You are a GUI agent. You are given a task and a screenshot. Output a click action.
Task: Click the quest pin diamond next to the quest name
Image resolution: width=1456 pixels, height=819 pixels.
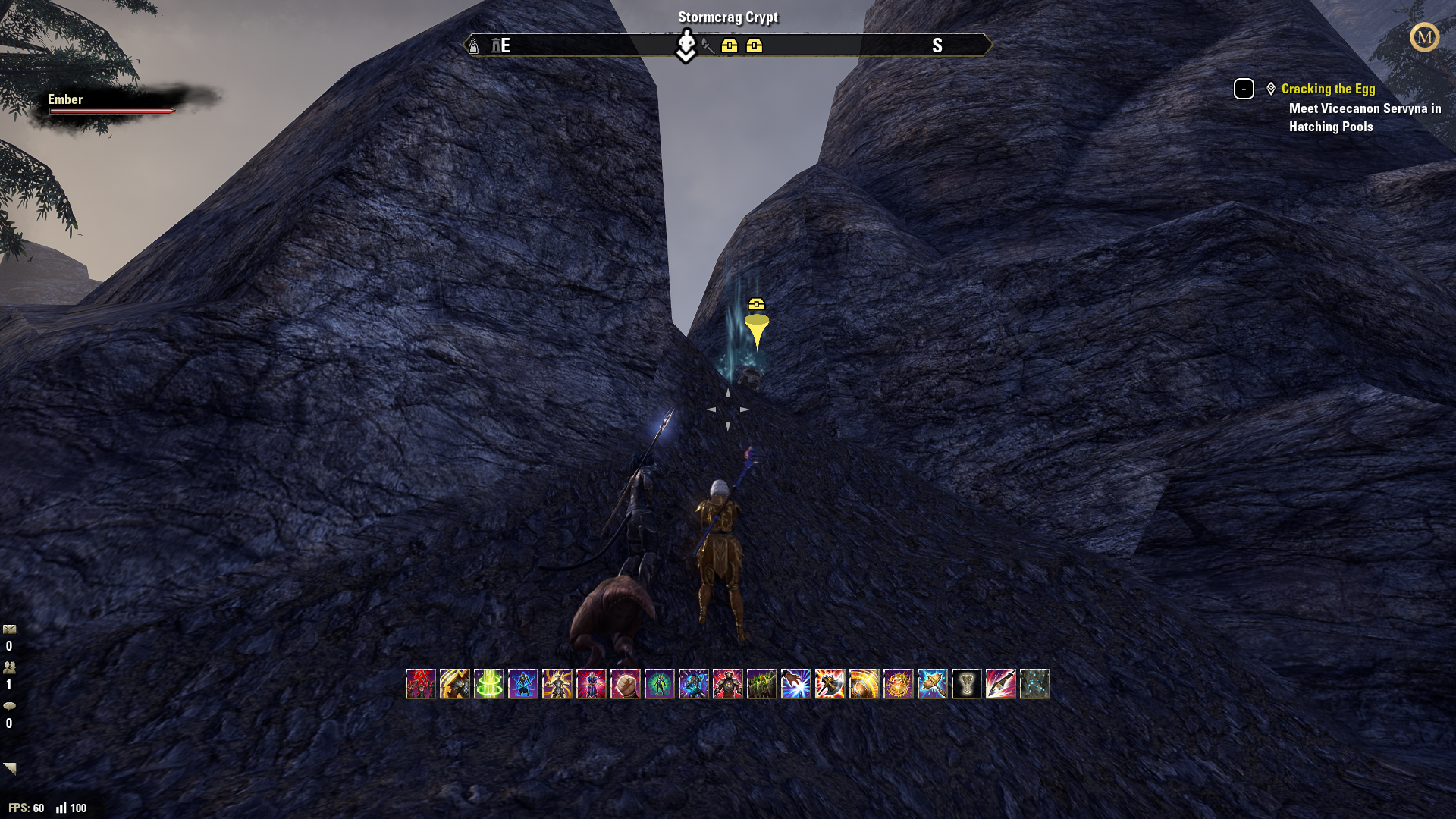(x=1271, y=88)
